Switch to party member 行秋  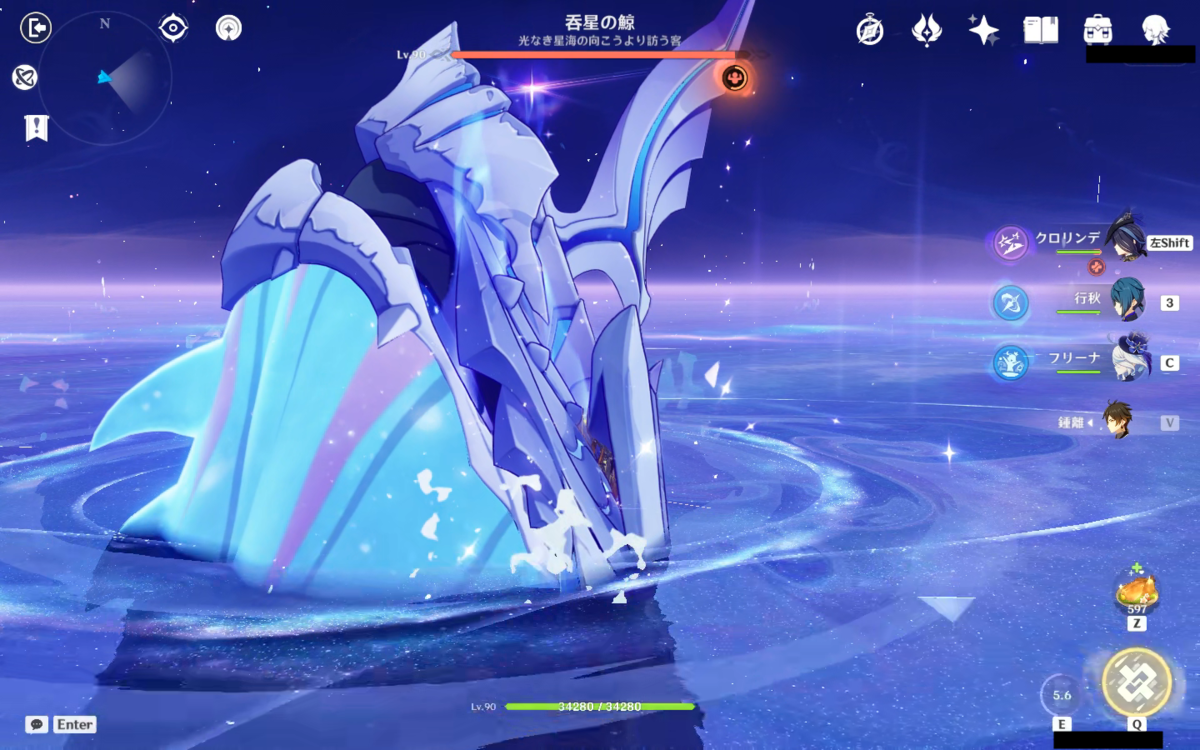(x=1126, y=301)
